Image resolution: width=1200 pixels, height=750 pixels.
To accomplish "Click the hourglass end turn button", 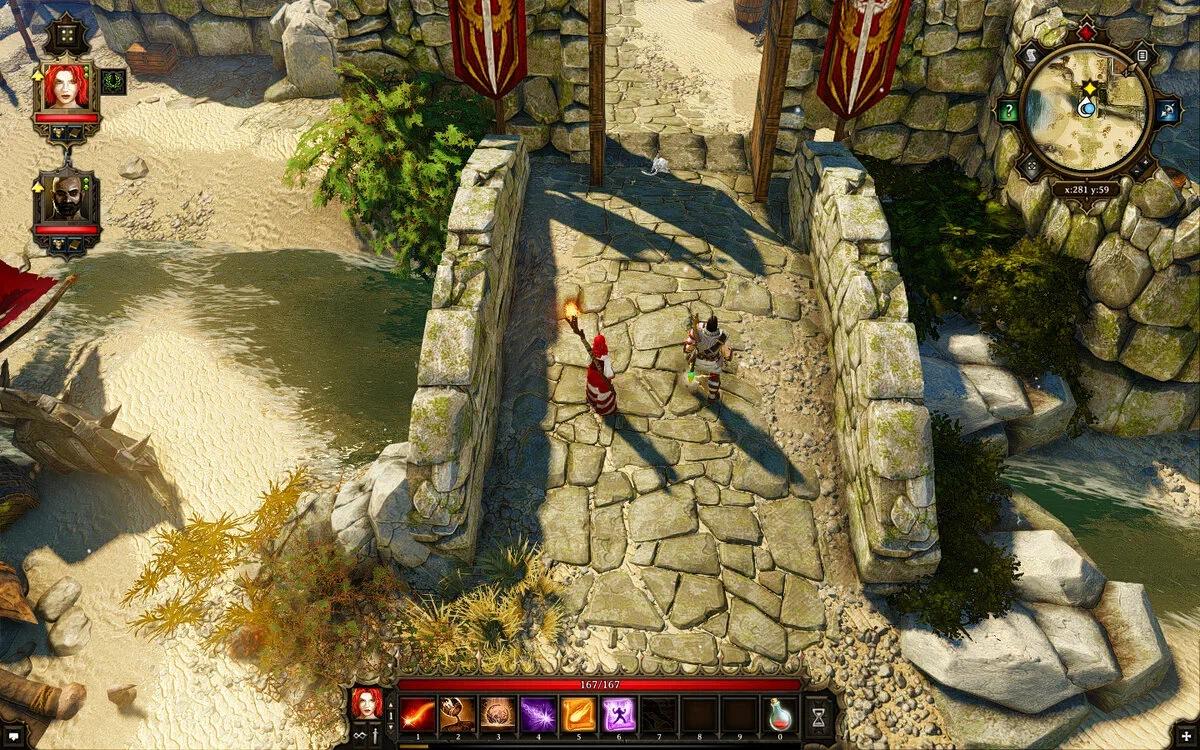I will click(818, 715).
